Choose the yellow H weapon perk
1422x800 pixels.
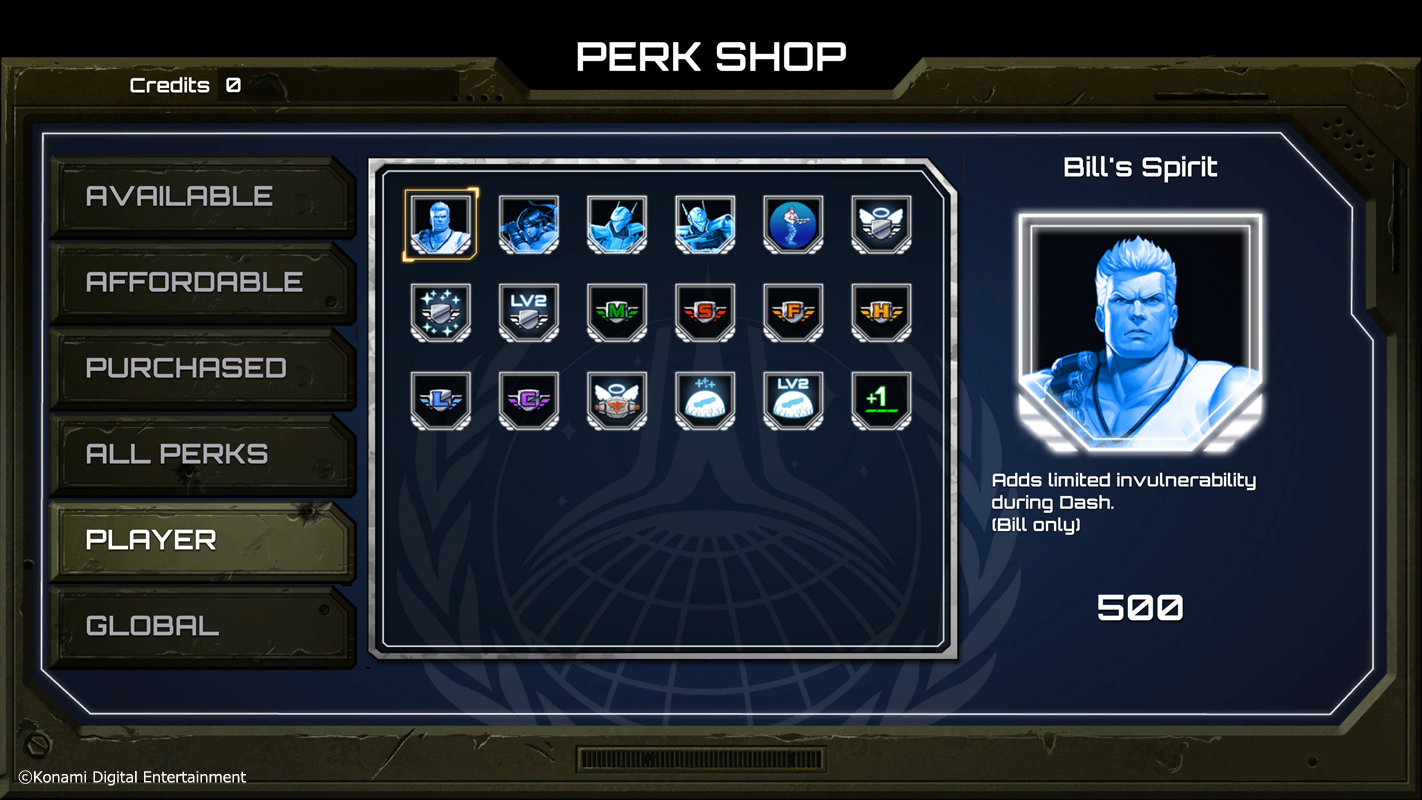(881, 312)
